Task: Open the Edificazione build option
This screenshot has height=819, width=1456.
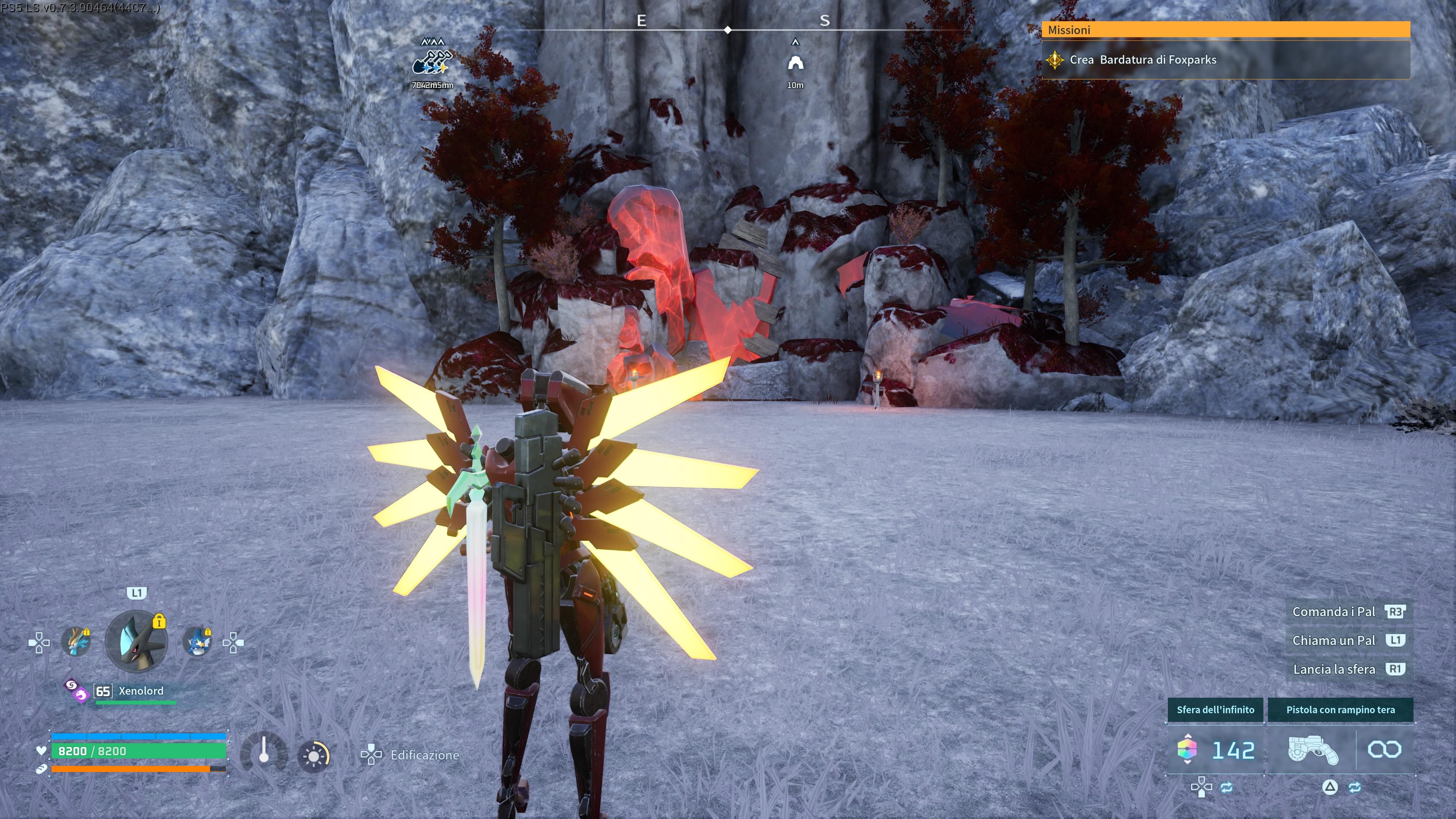Action: (424, 755)
